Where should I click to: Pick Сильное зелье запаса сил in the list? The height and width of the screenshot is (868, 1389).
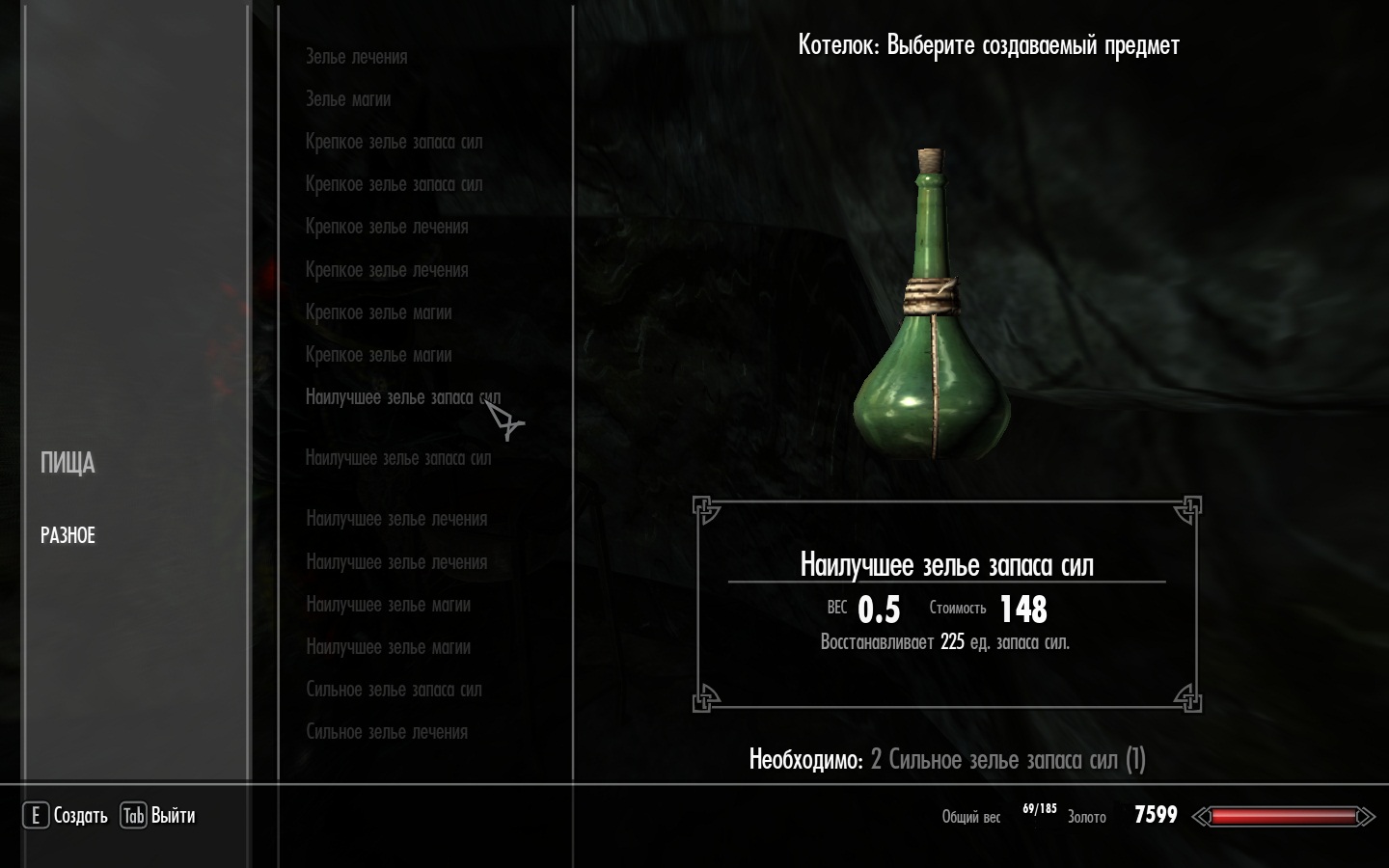pos(394,690)
